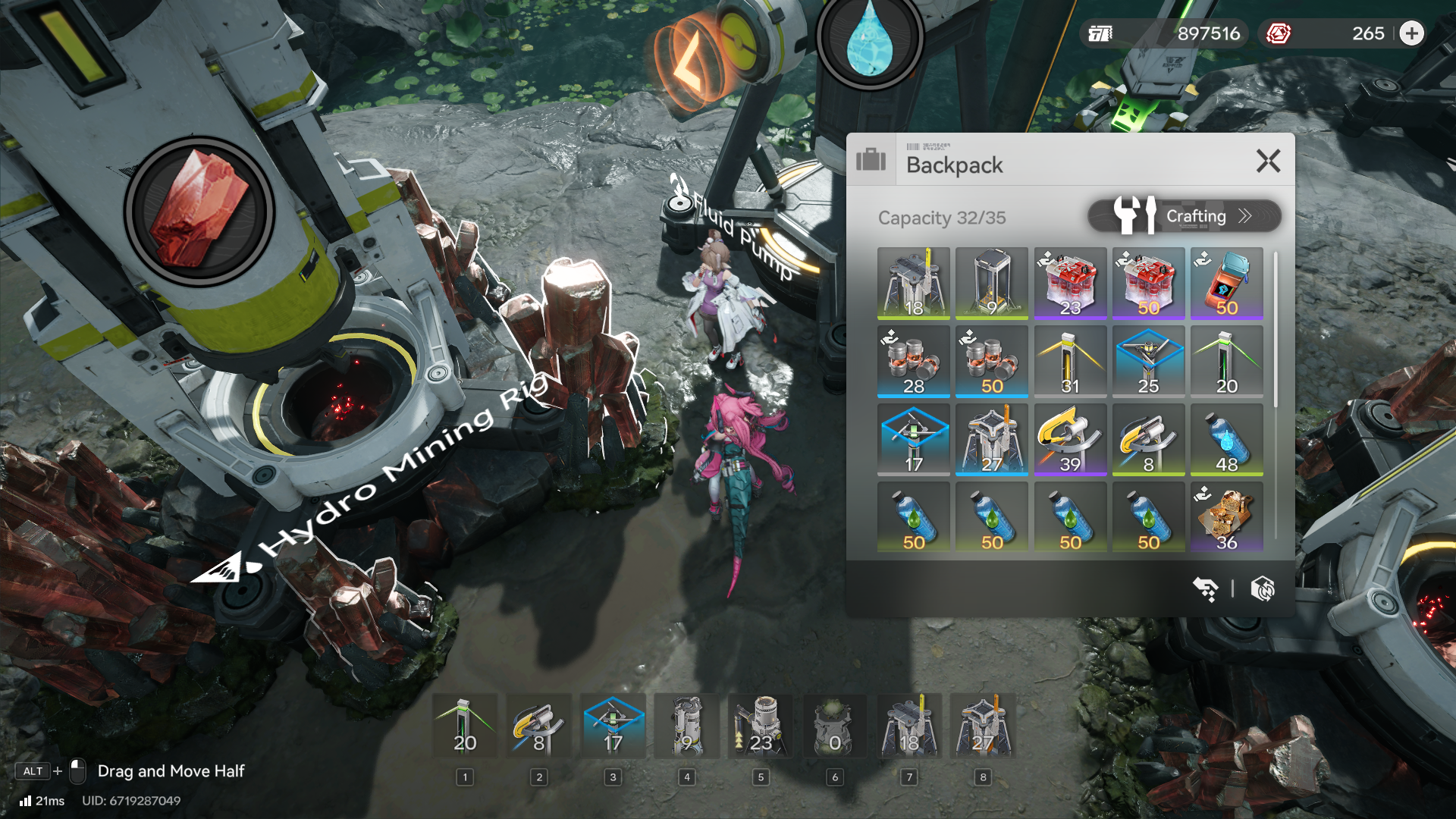Select hotbar slot 8 mining rig
The image size is (1456, 819).
[983, 726]
